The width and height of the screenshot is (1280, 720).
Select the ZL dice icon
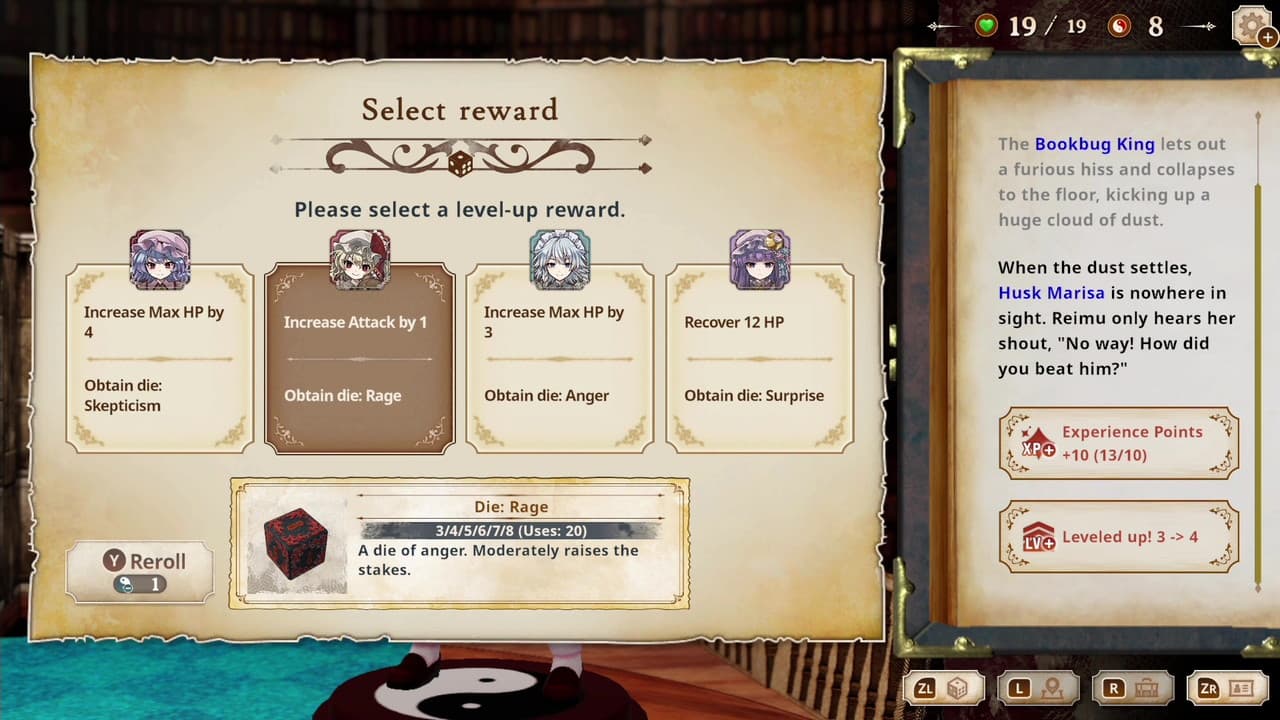click(957, 688)
